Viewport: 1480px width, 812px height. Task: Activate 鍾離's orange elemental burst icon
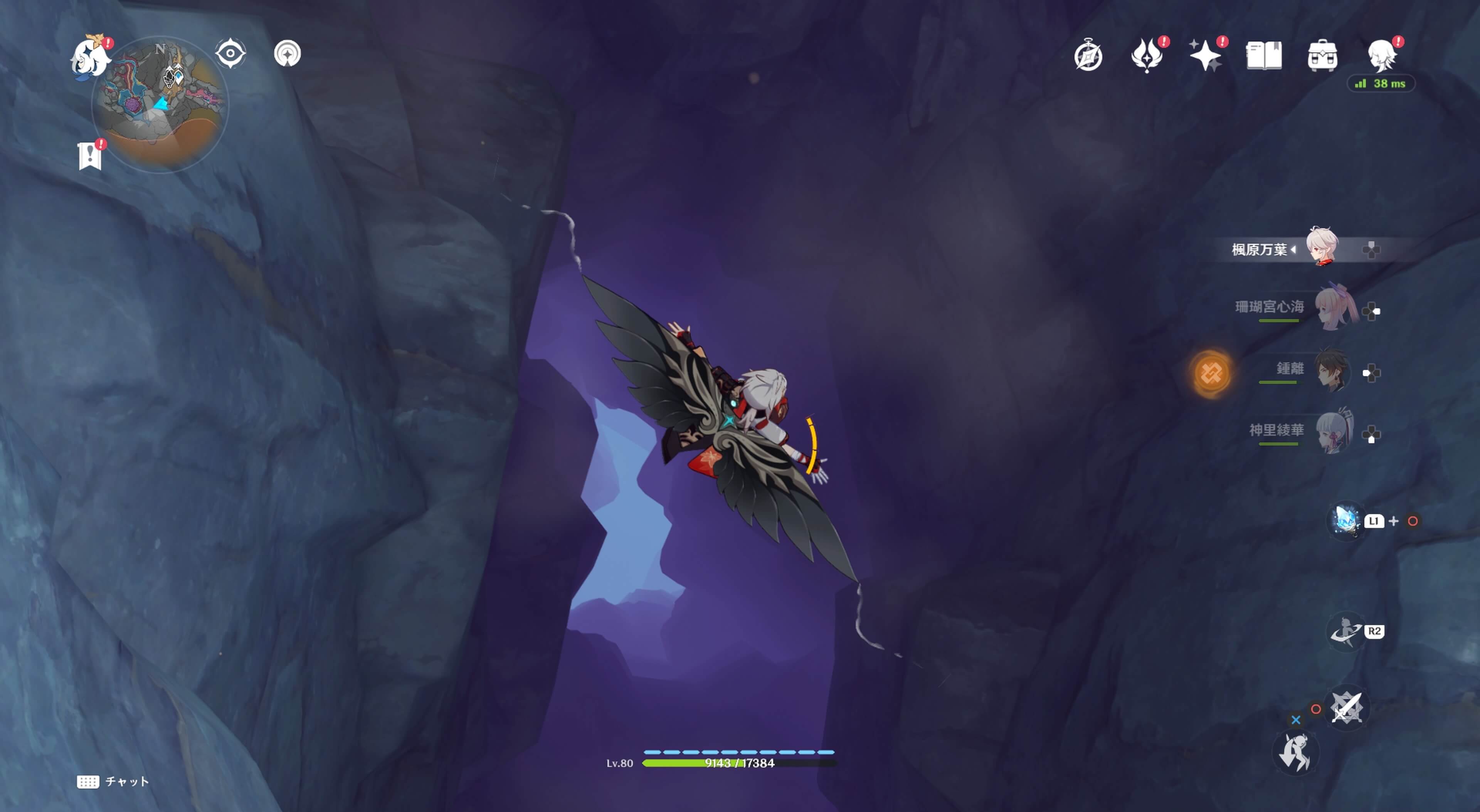1211,373
